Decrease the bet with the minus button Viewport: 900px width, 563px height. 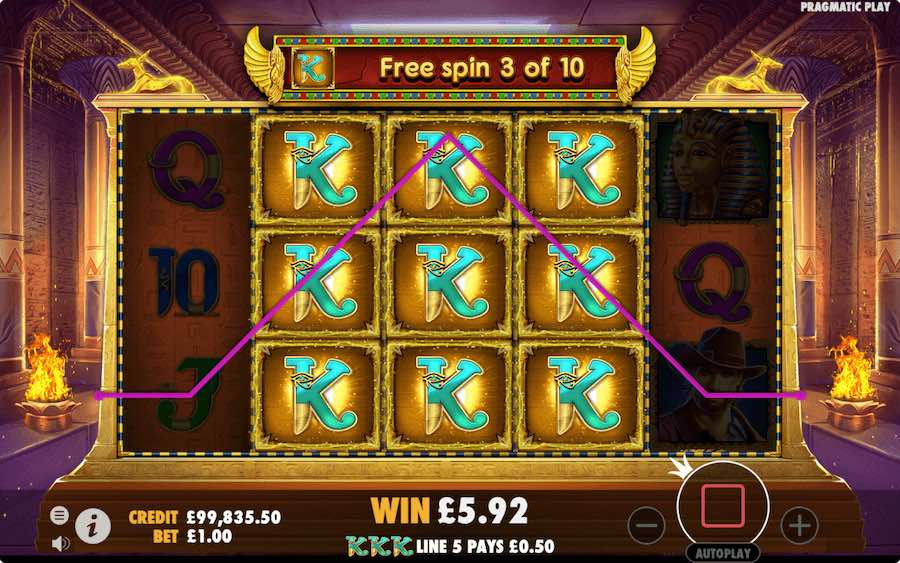[647, 523]
